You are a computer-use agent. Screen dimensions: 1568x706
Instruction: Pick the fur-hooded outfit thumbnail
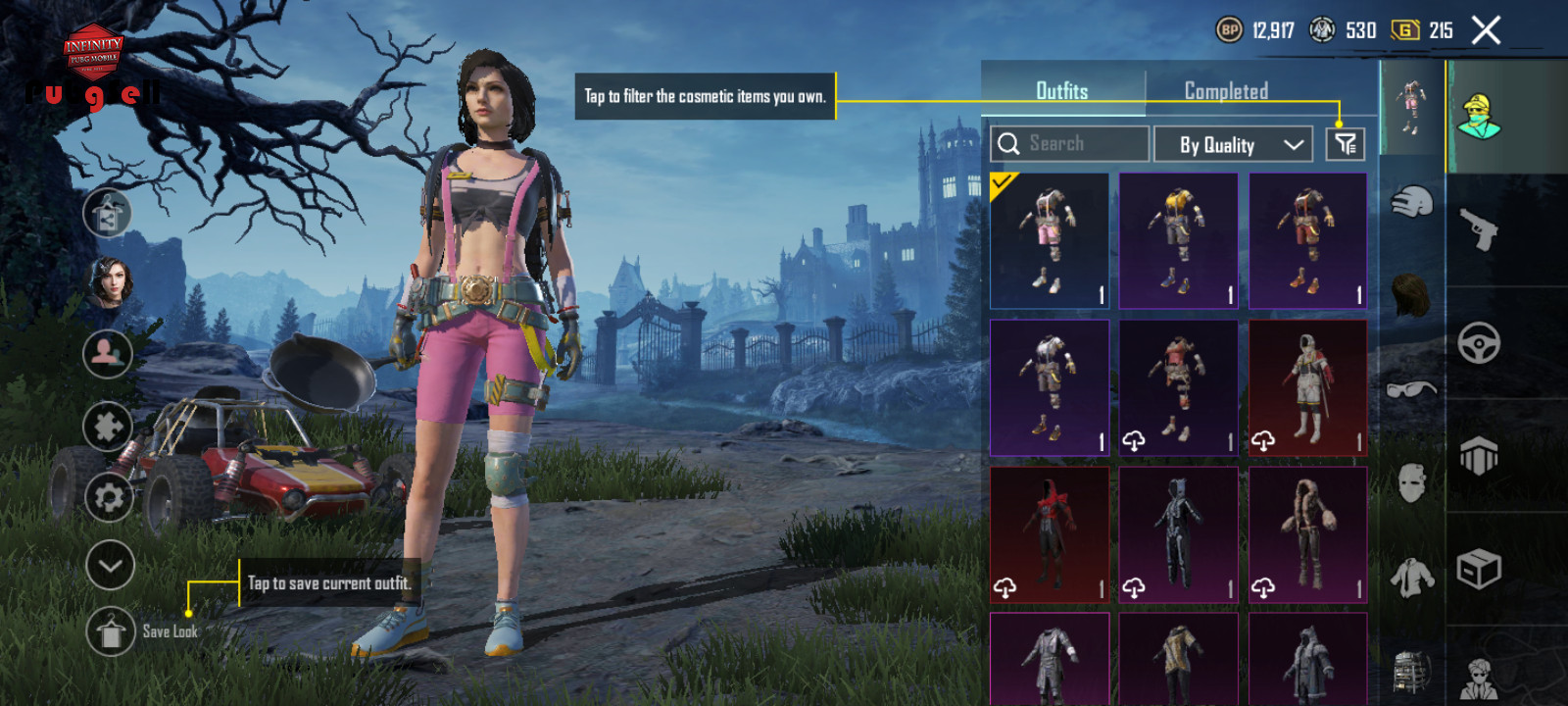click(1307, 534)
